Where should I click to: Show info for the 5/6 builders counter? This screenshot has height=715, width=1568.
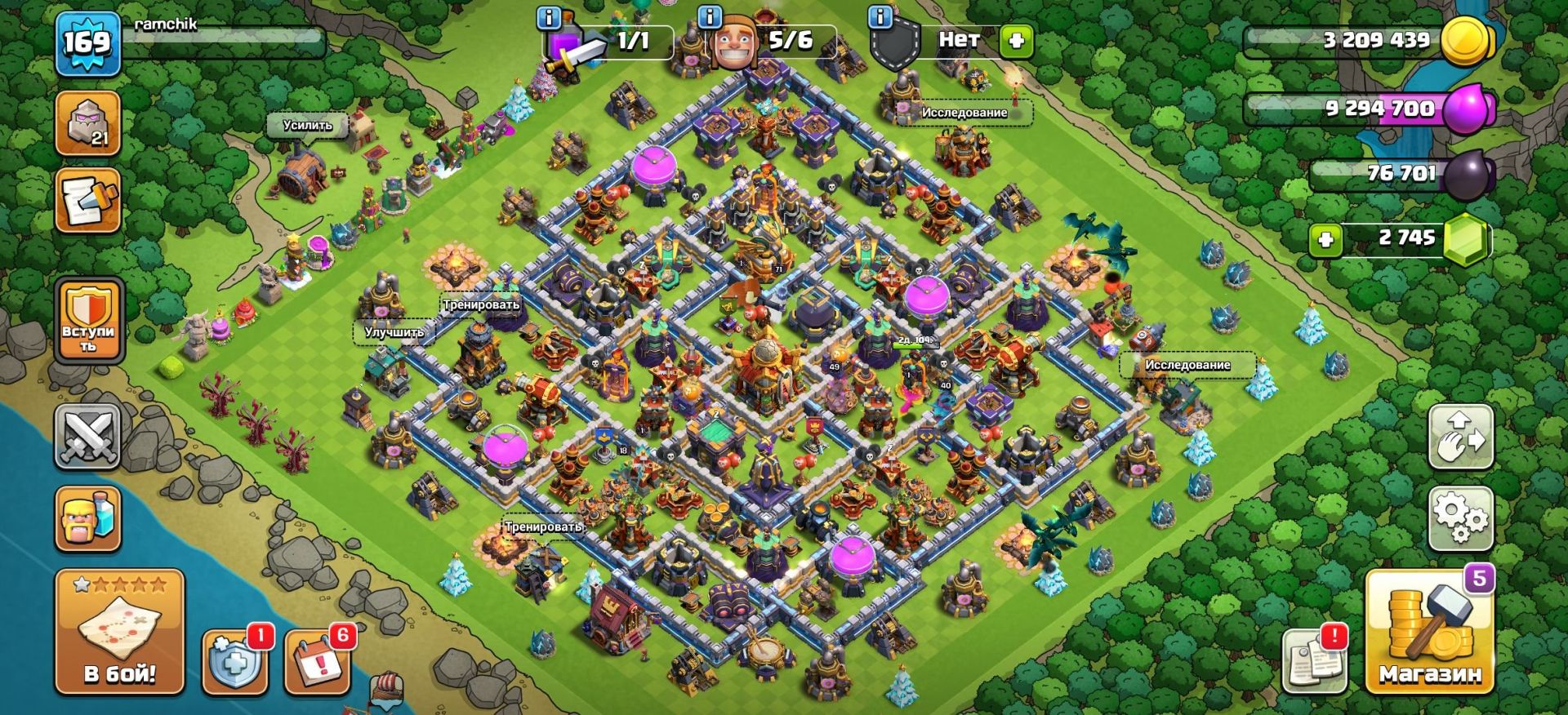(710, 16)
